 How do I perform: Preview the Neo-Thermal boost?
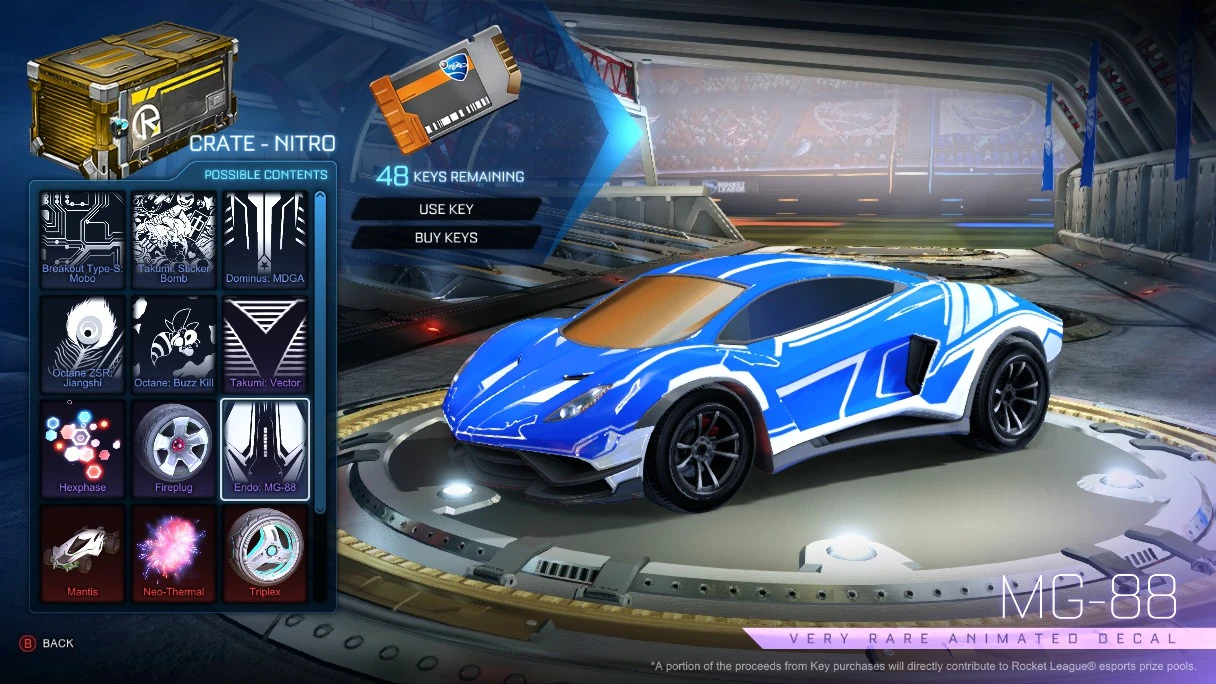[174, 553]
